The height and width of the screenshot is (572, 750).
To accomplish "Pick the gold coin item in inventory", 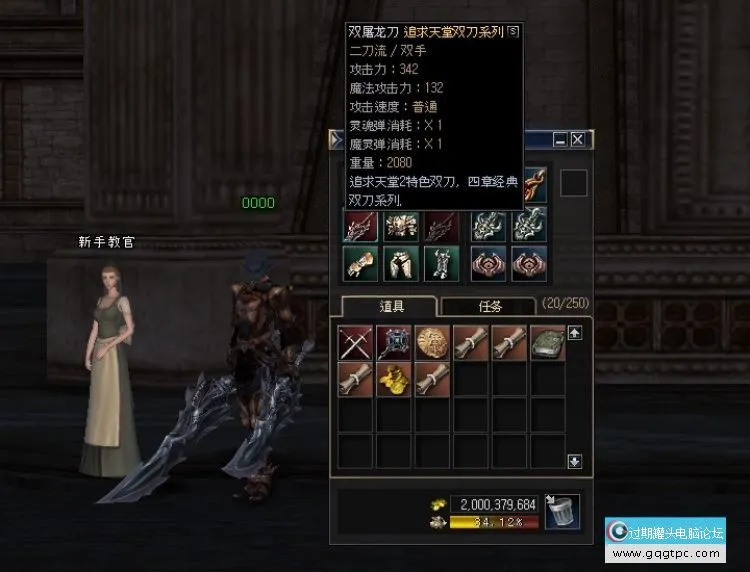I will [433, 342].
